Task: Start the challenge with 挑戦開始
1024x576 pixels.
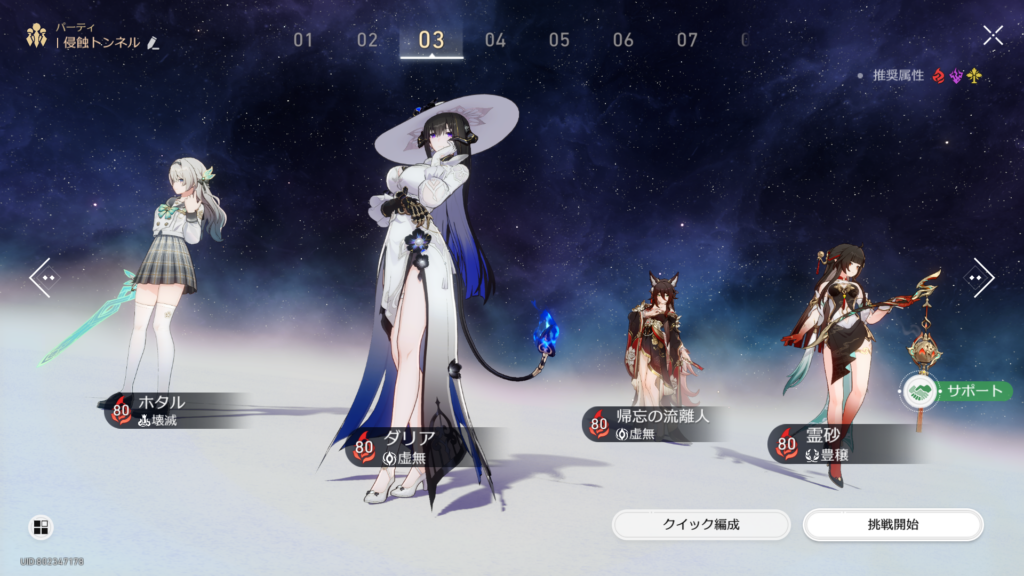Action: [x=893, y=524]
